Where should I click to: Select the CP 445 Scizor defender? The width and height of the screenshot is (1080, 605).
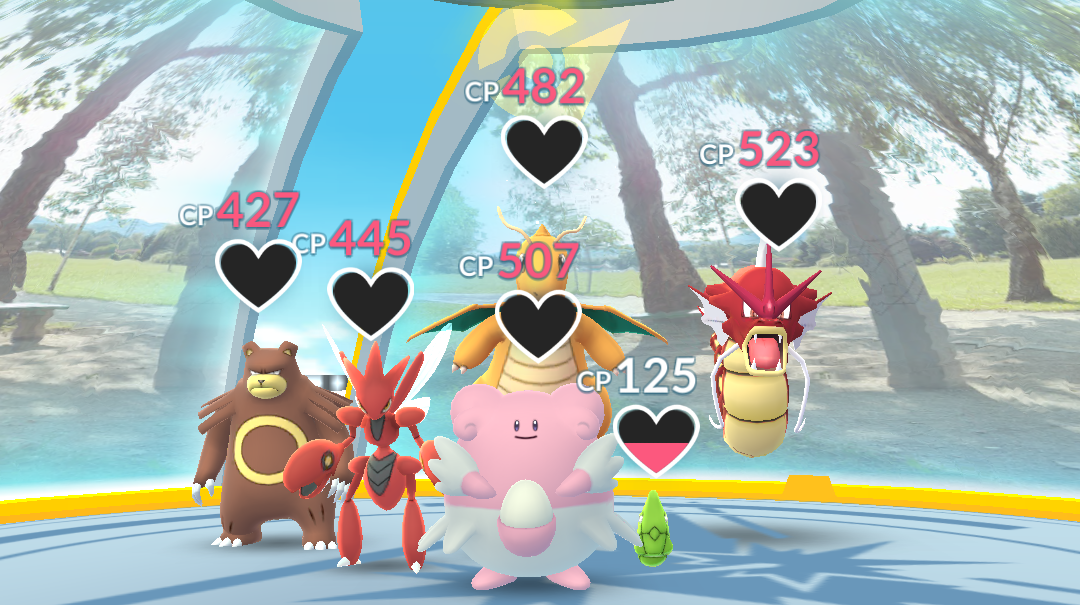(x=377, y=450)
